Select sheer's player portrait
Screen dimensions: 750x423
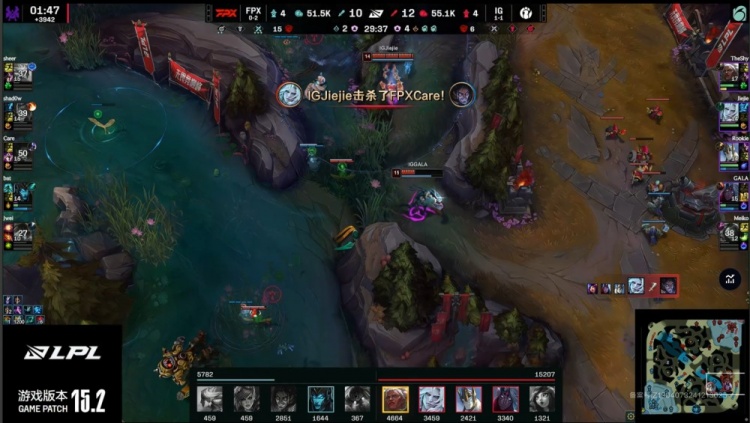point(24,73)
